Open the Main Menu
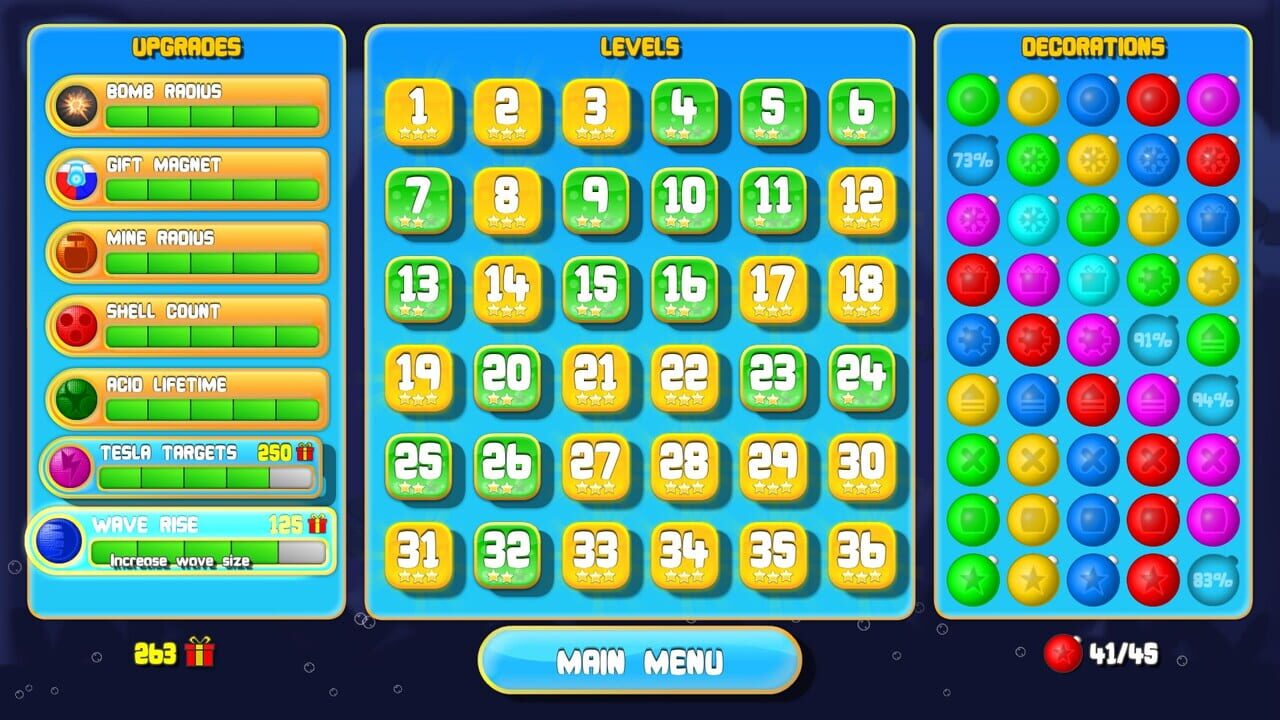 pos(640,660)
